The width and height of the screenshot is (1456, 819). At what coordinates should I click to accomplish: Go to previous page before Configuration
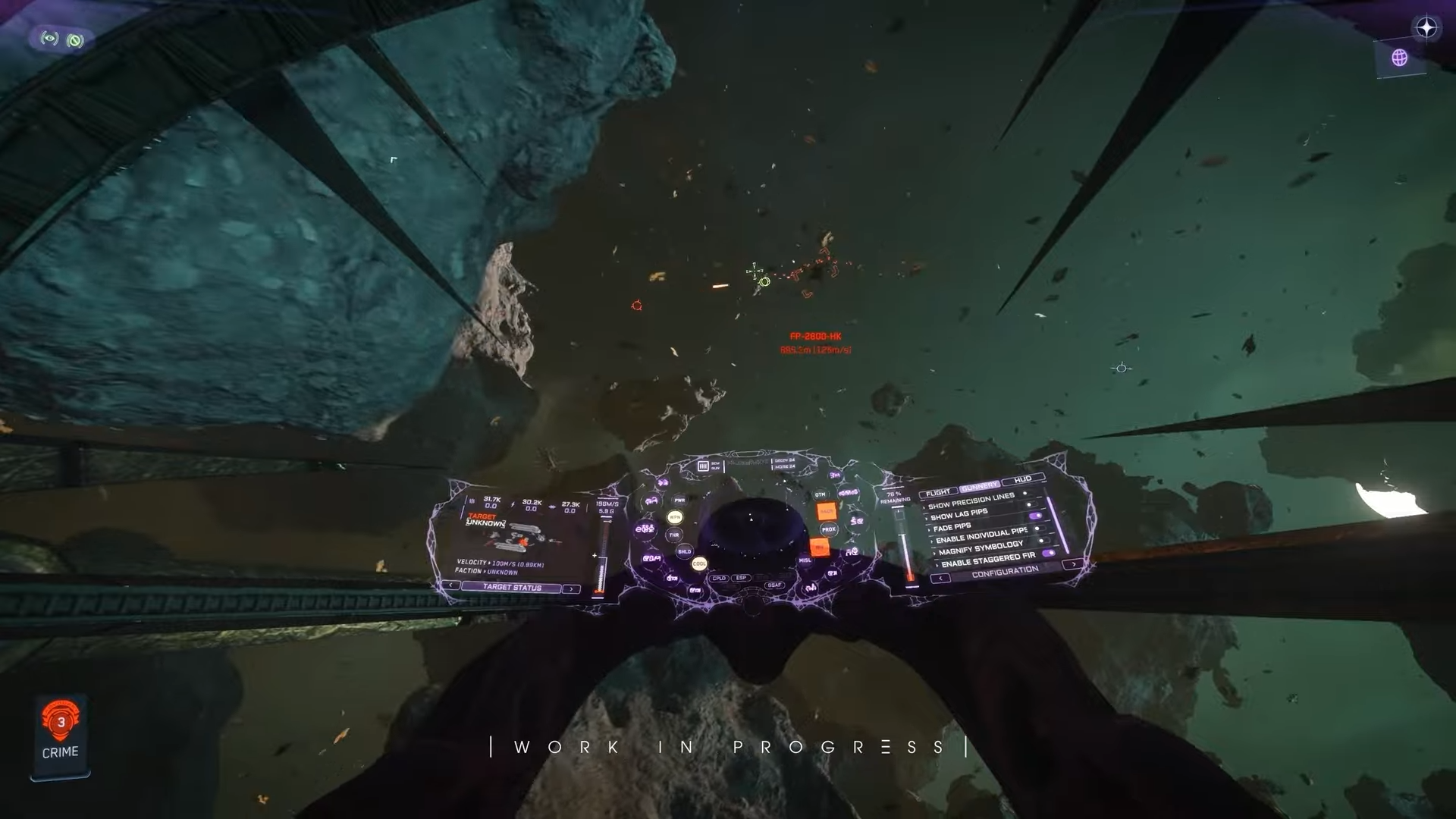click(x=940, y=579)
